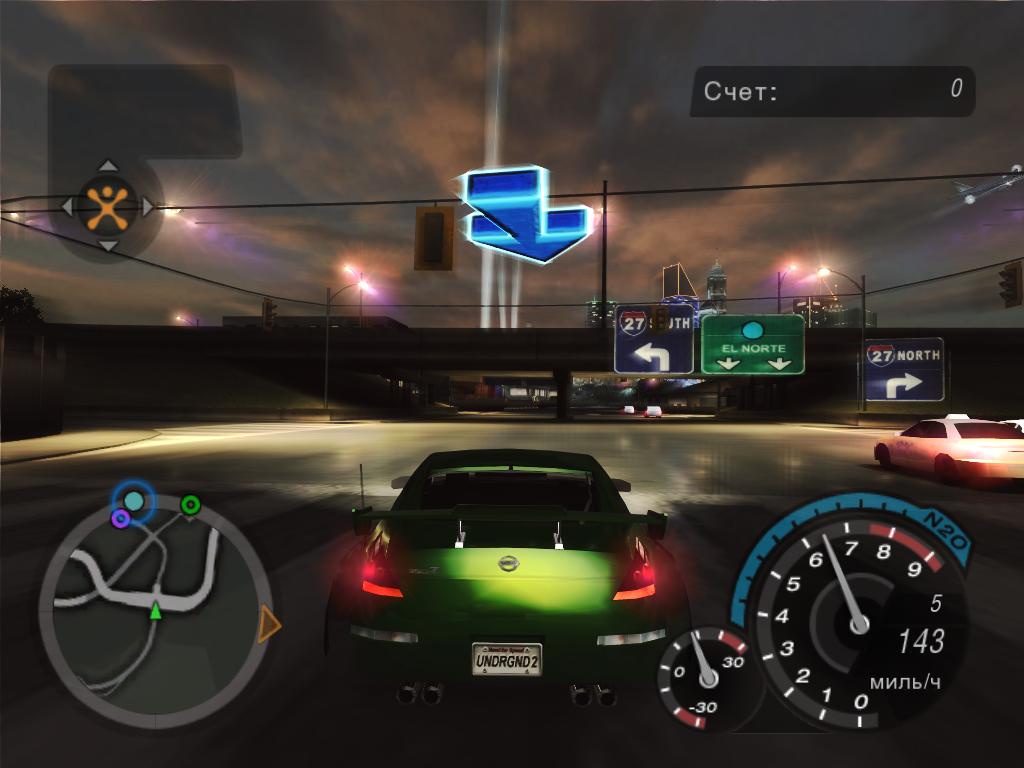Viewport: 1024px width, 768px height.
Task: Select the orange triangle at the minimap edge
Action: click(x=268, y=625)
